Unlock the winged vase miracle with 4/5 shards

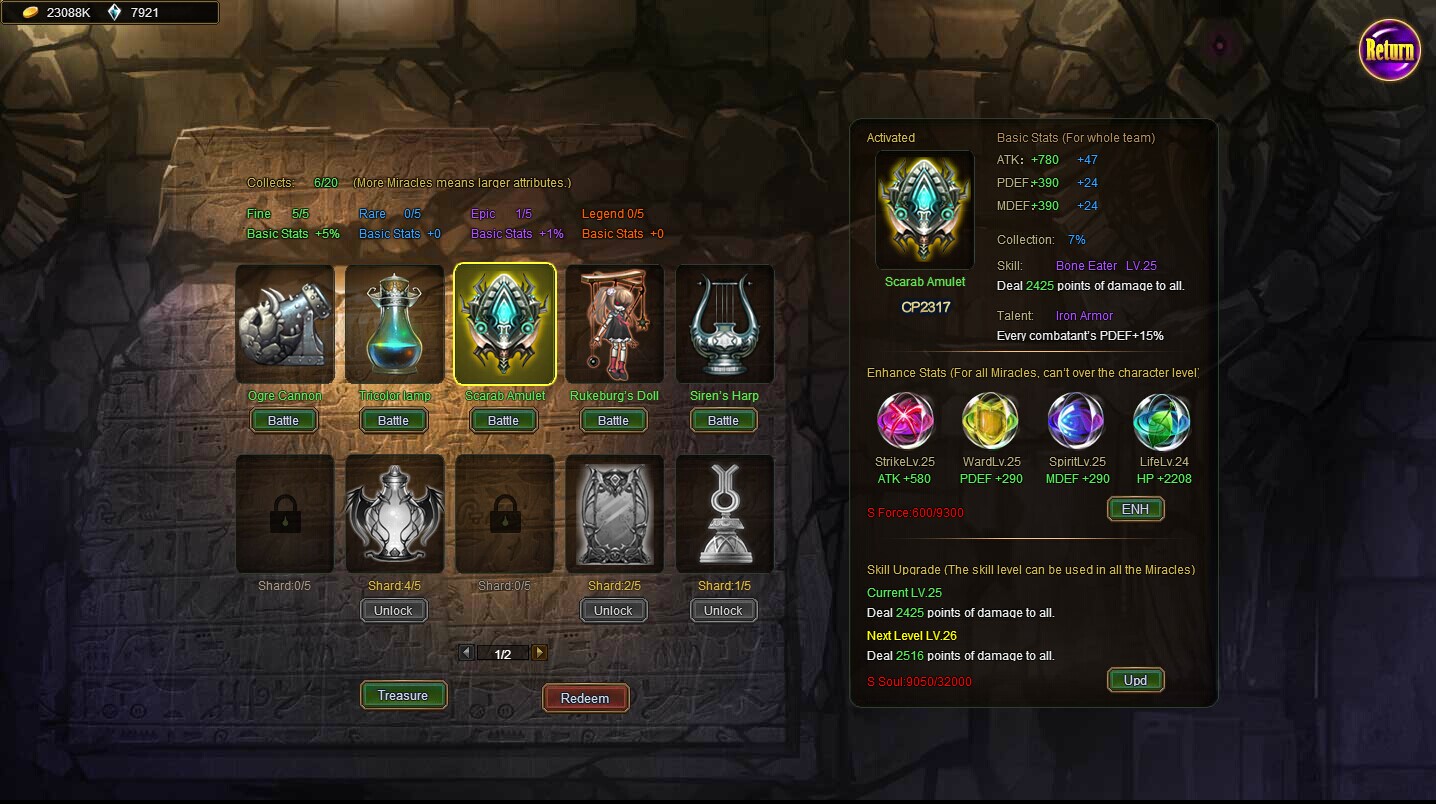(394, 611)
